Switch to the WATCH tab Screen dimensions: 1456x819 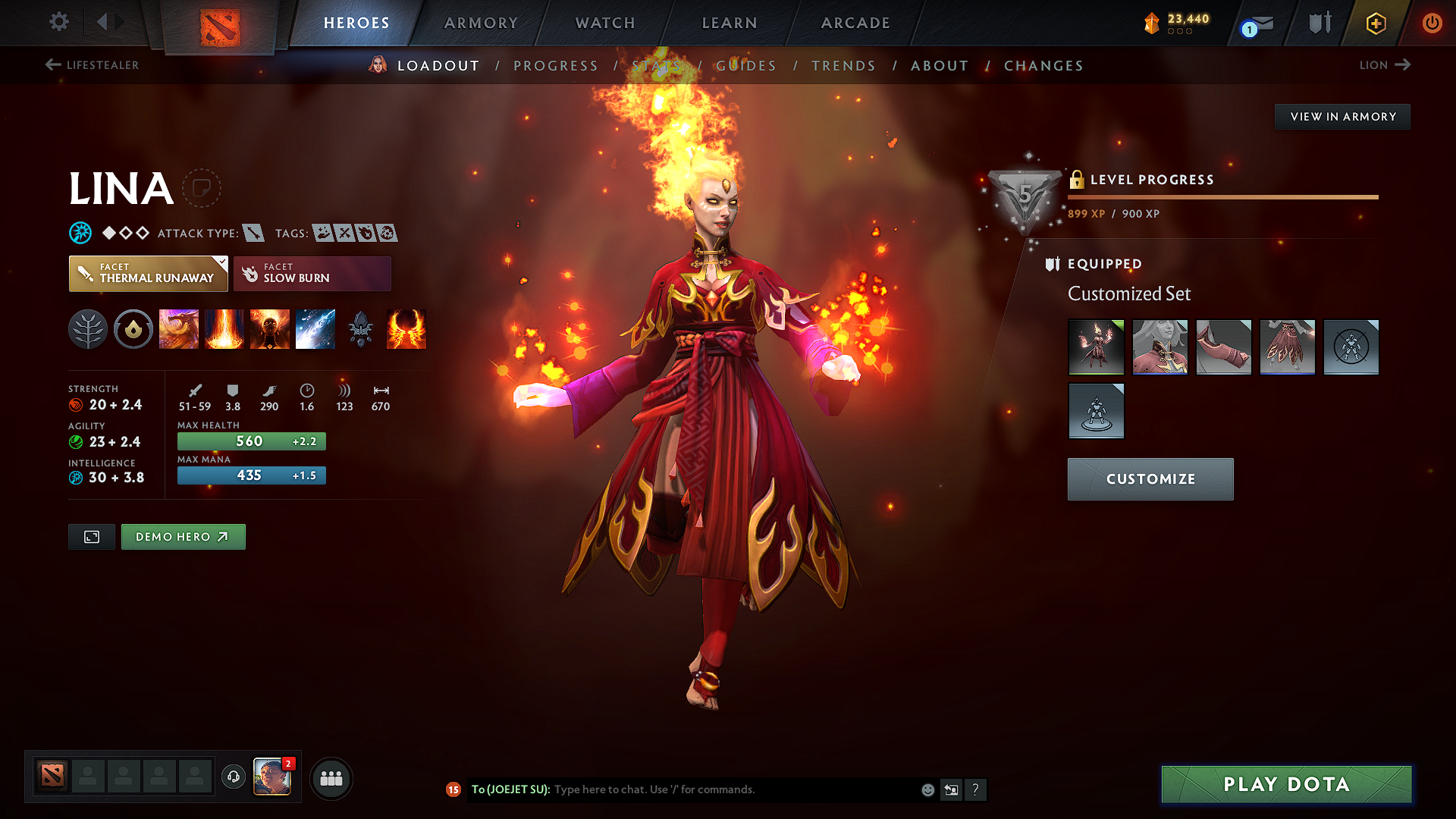(x=604, y=23)
